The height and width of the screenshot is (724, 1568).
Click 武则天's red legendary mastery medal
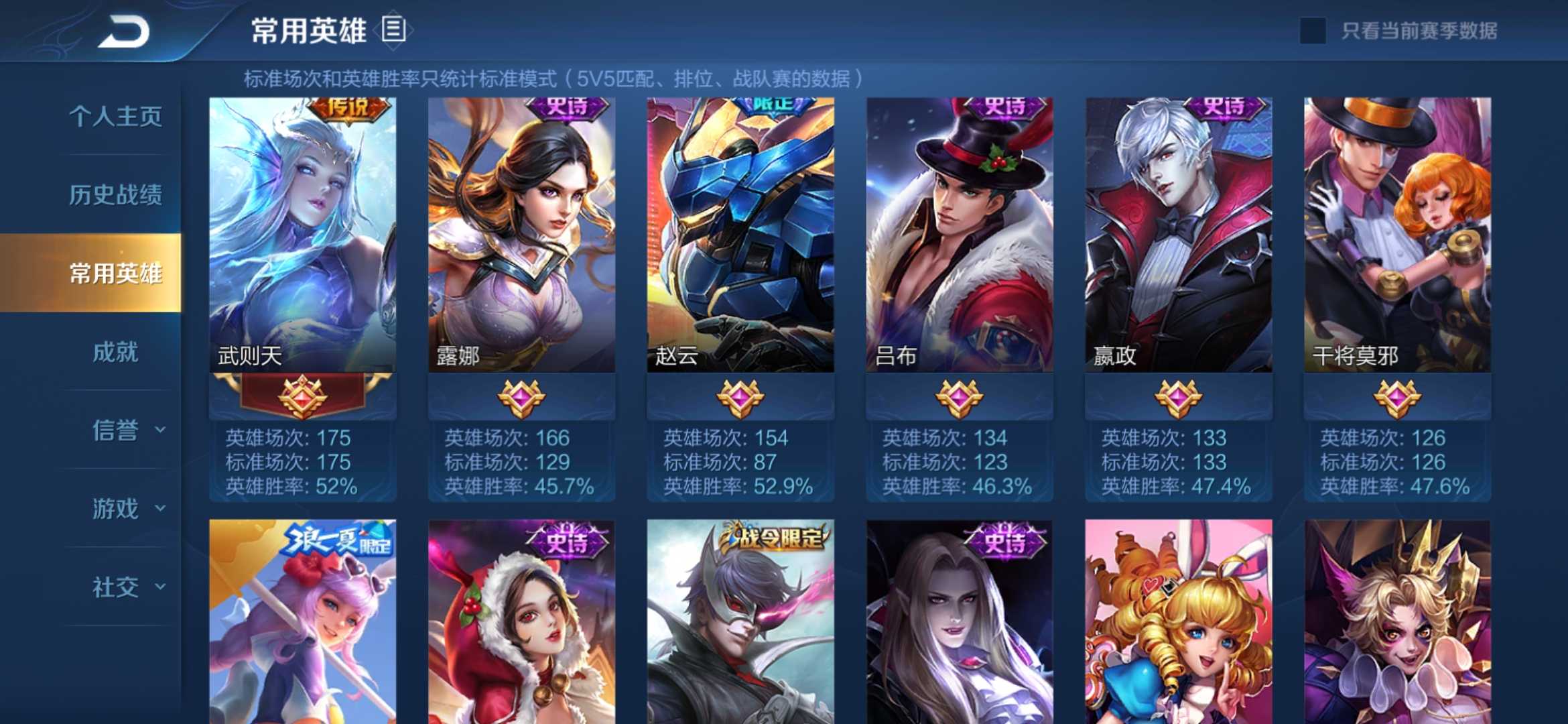click(302, 399)
